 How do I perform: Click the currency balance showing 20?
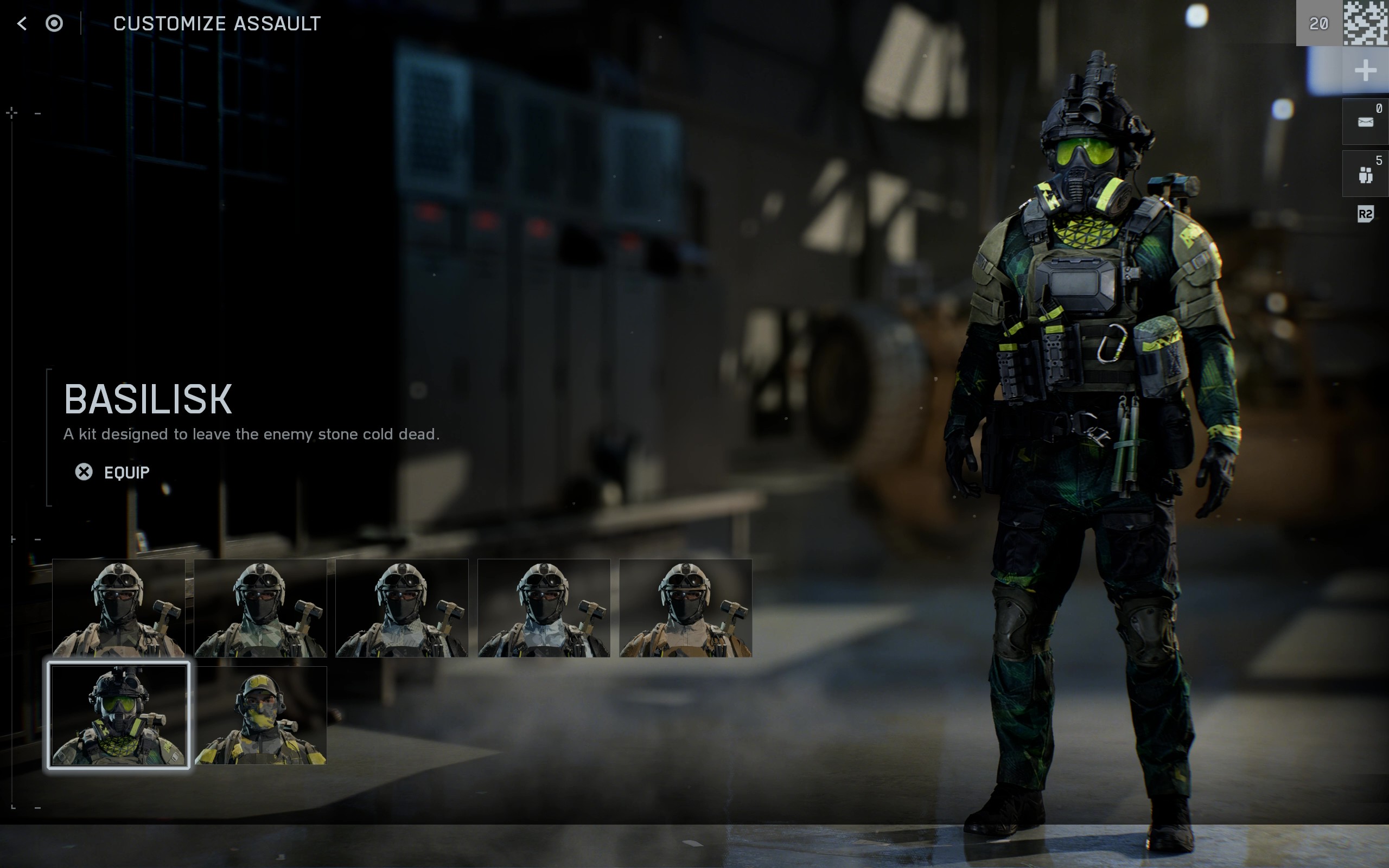click(x=1317, y=23)
